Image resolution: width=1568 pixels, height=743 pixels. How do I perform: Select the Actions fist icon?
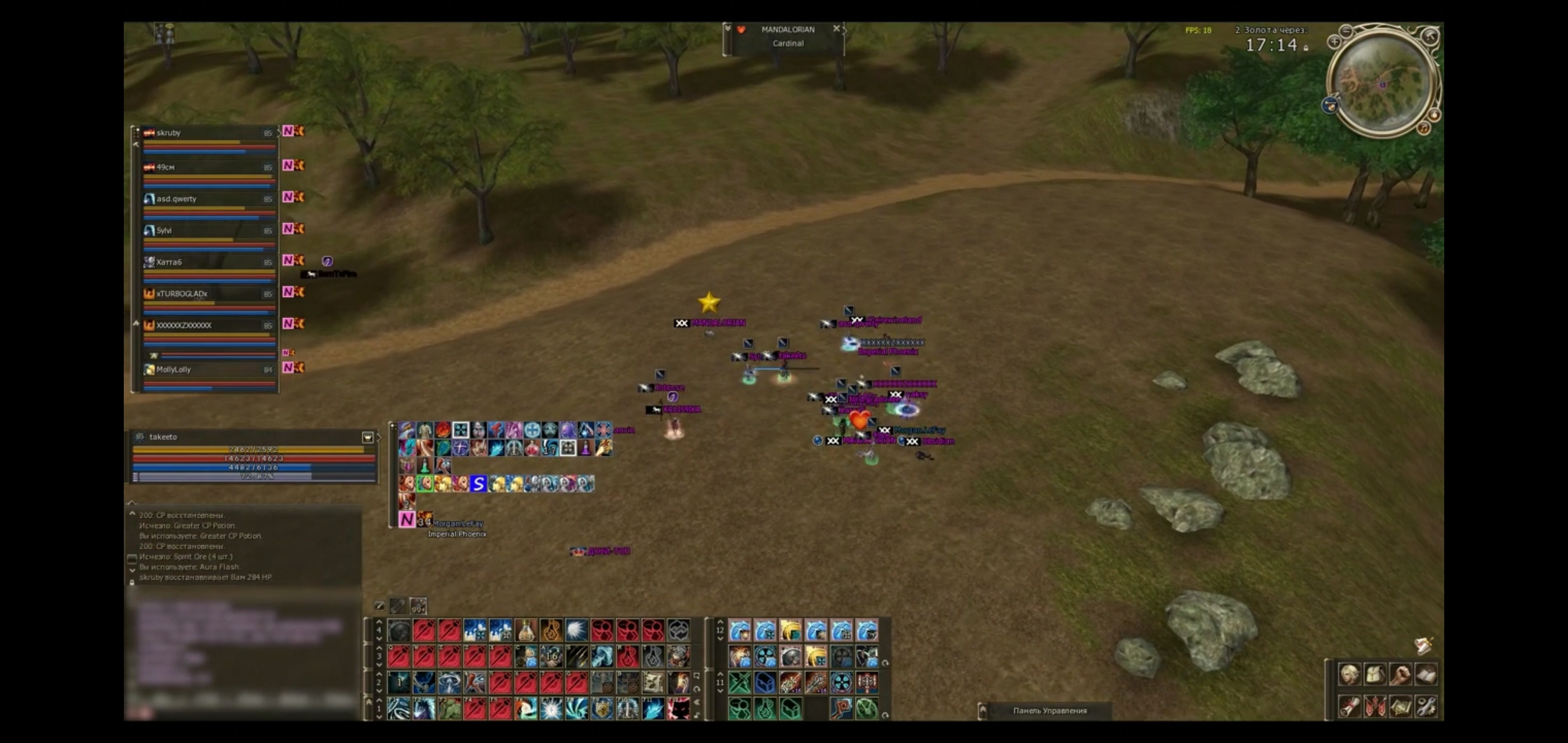pos(1401,674)
